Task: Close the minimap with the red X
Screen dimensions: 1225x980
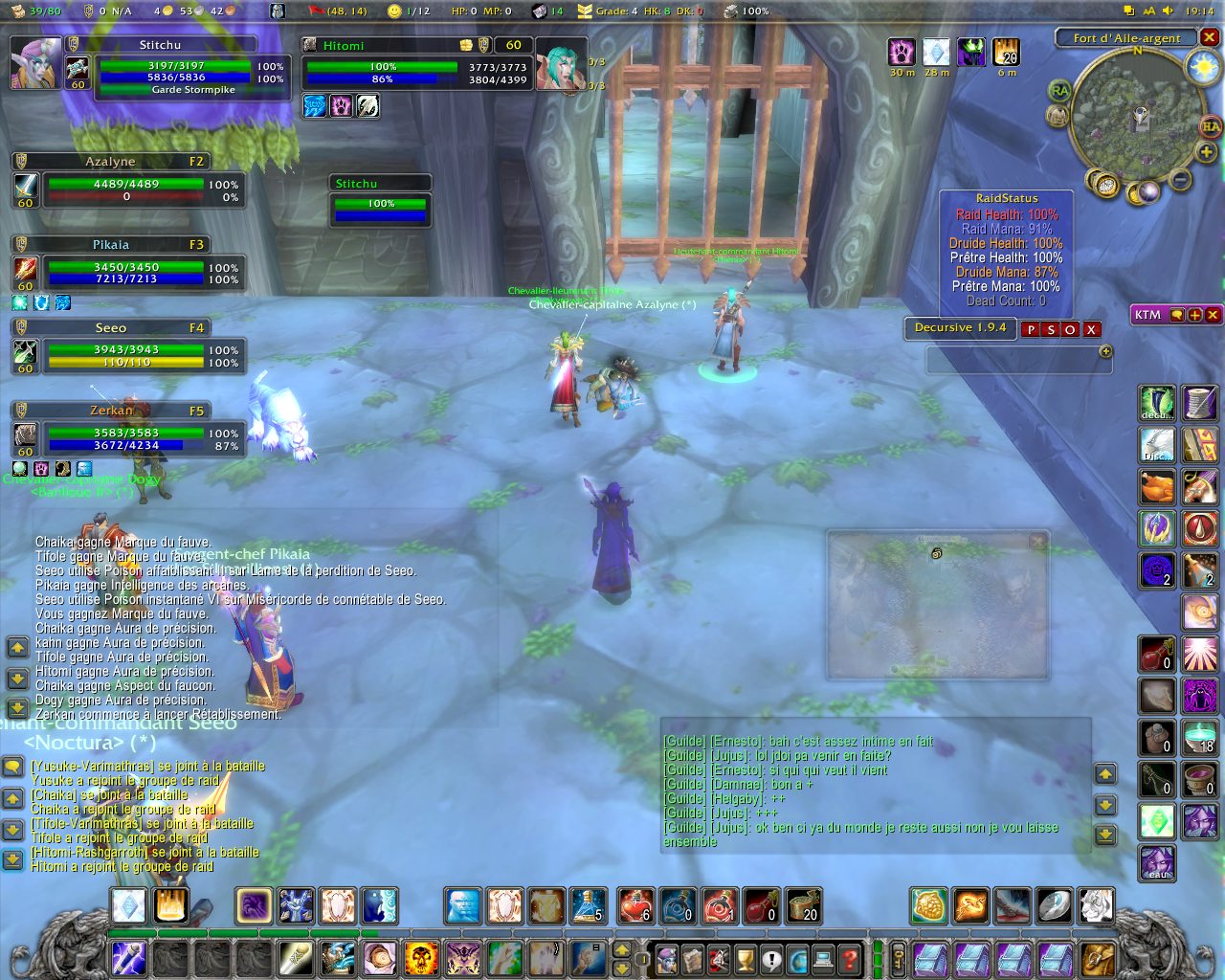Action: 1210,37
